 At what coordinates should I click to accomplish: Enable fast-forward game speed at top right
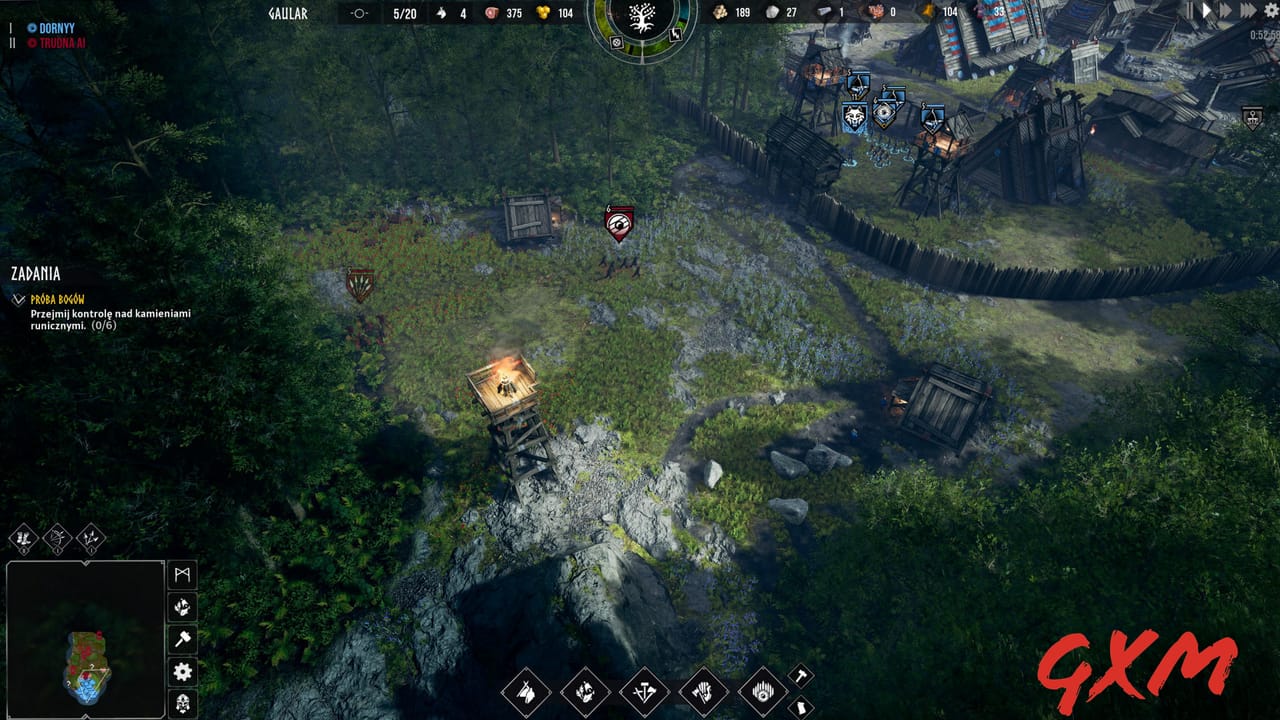pos(1225,11)
